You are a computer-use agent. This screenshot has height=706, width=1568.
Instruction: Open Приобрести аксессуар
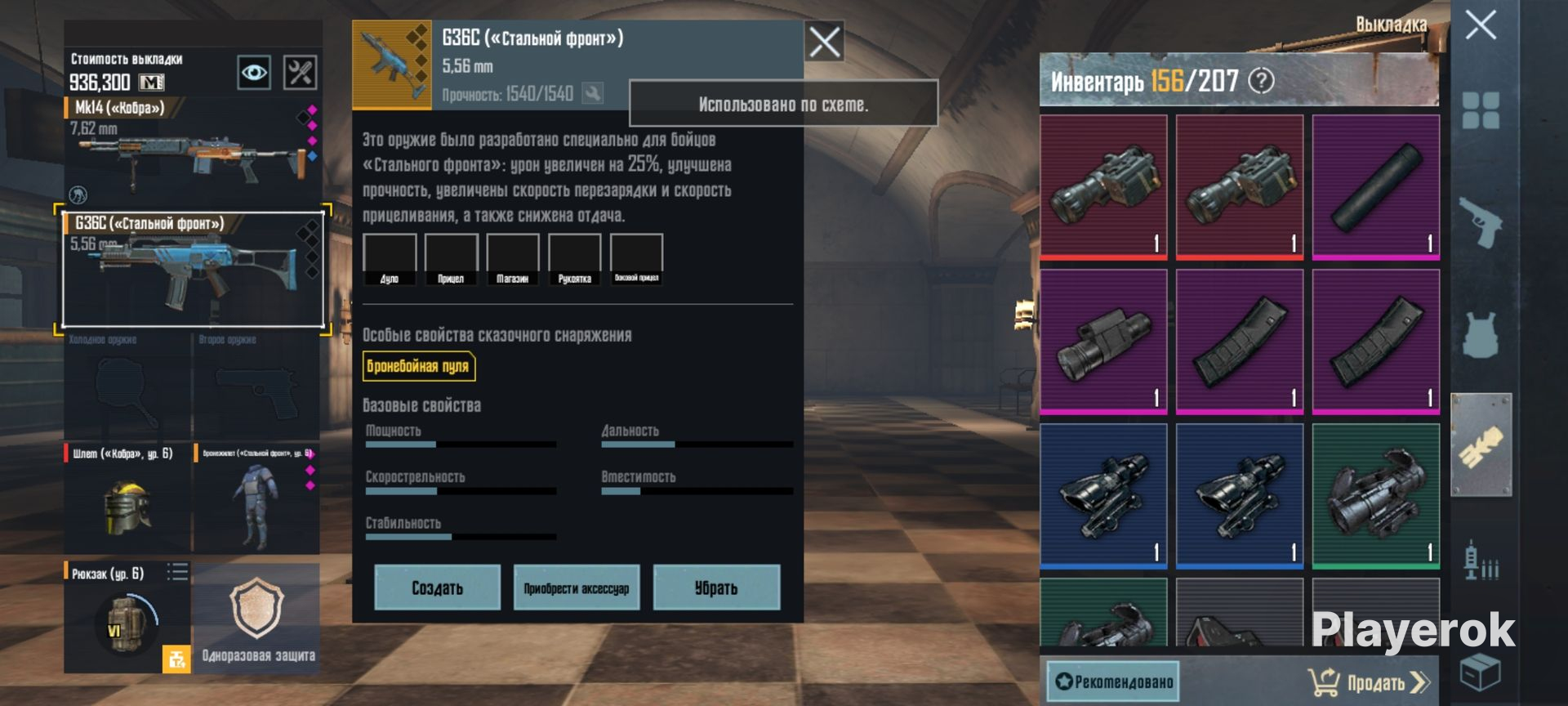[x=576, y=588]
